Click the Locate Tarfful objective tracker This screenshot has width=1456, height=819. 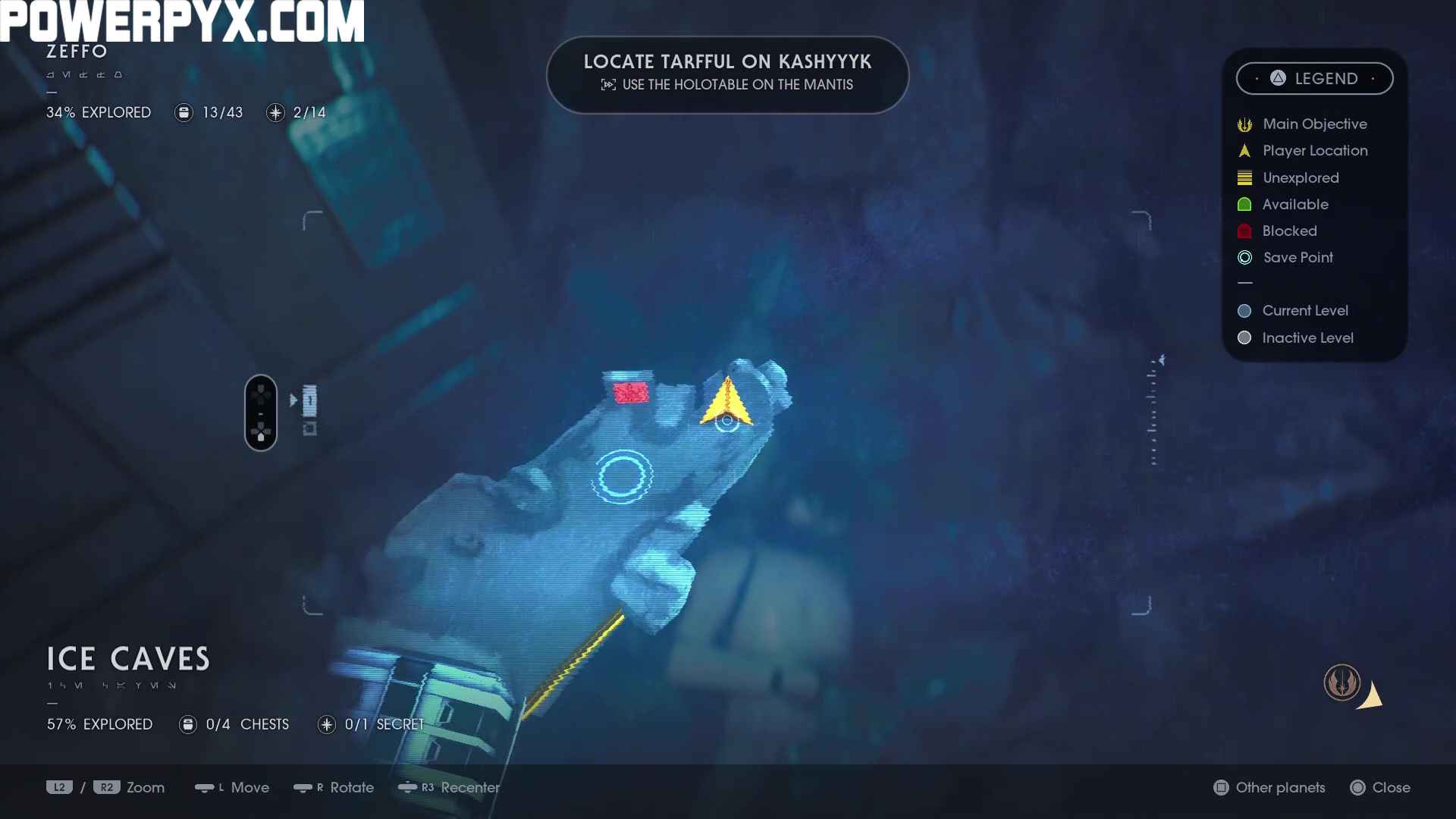tap(727, 74)
